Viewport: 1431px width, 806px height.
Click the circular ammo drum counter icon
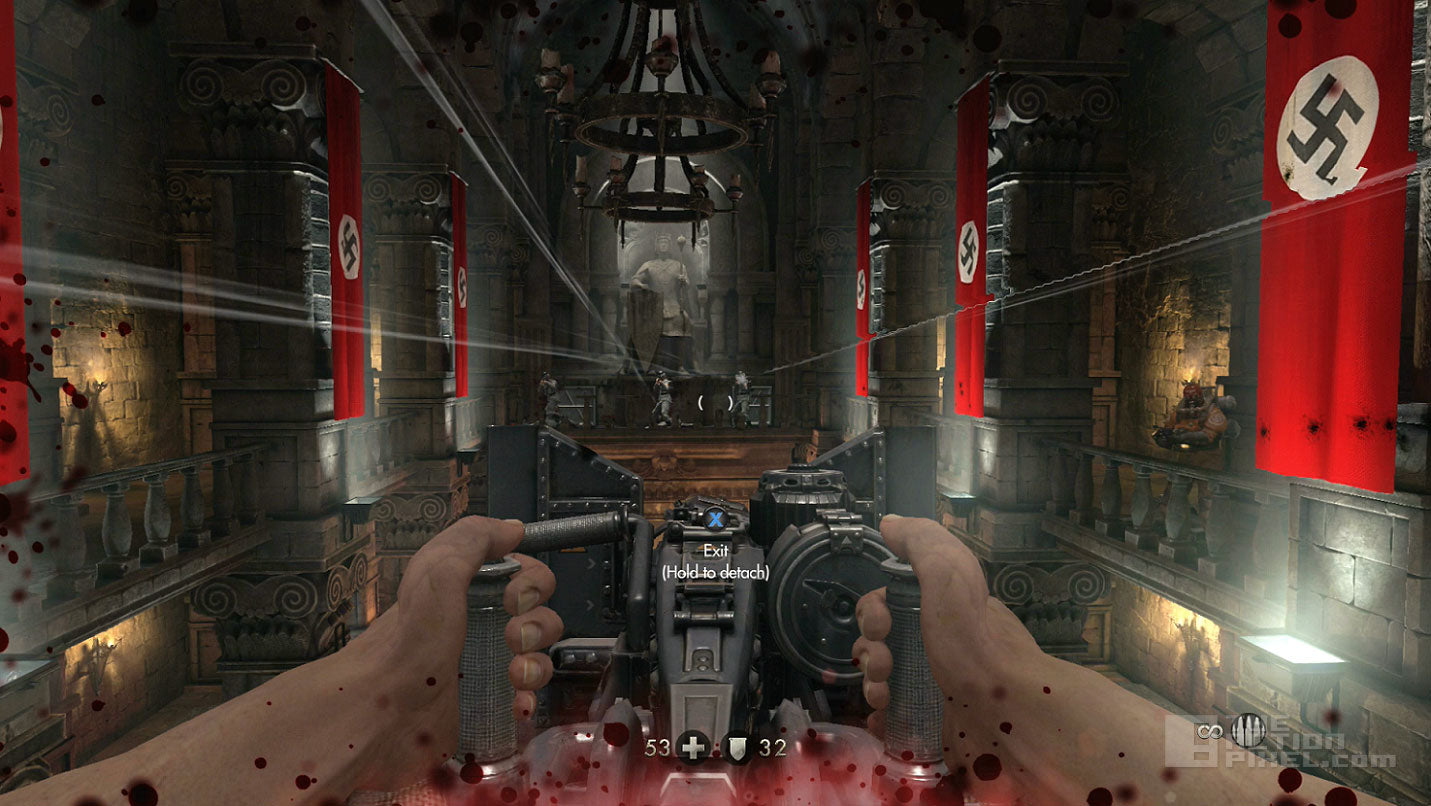tap(1249, 731)
